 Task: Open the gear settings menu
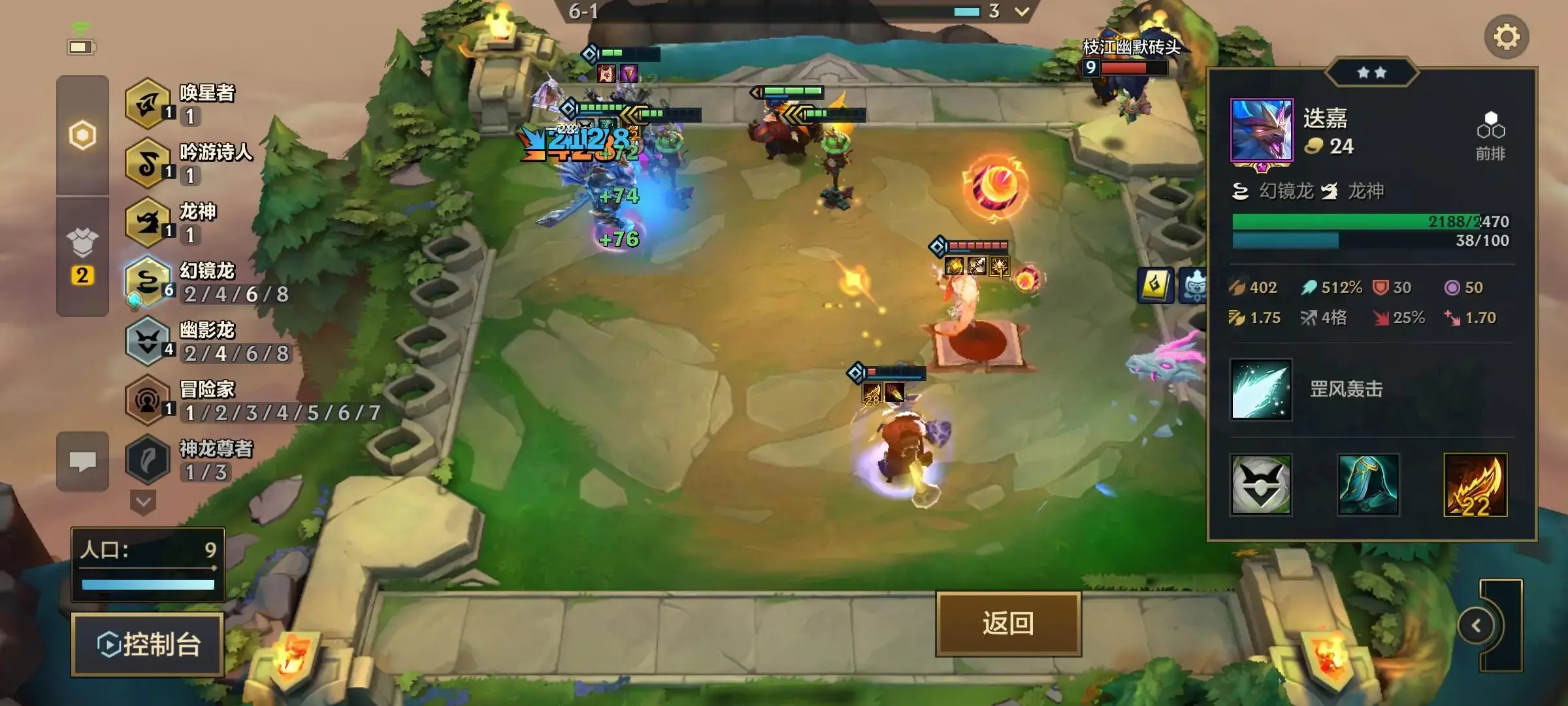coord(1506,37)
